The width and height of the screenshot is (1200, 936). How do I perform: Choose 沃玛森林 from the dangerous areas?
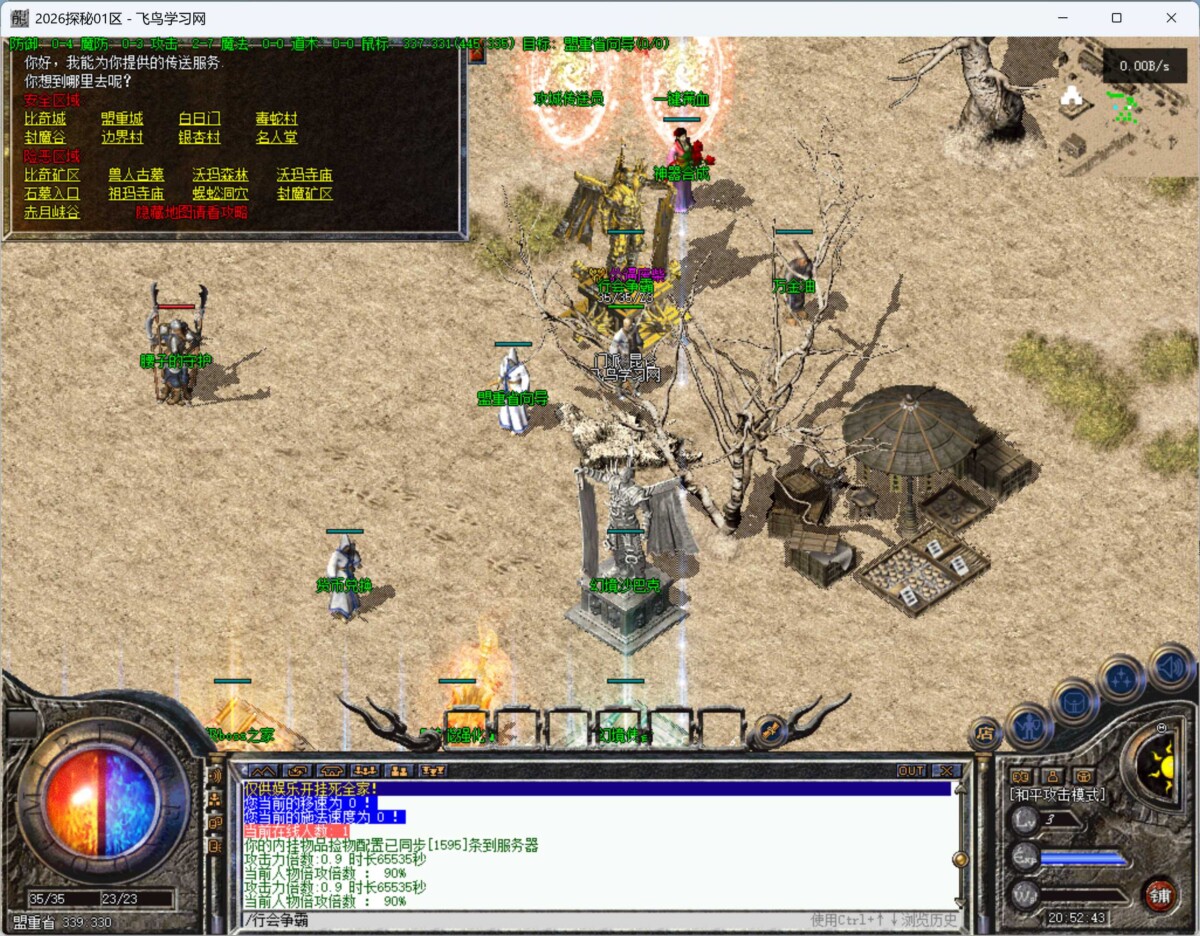click(220, 175)
